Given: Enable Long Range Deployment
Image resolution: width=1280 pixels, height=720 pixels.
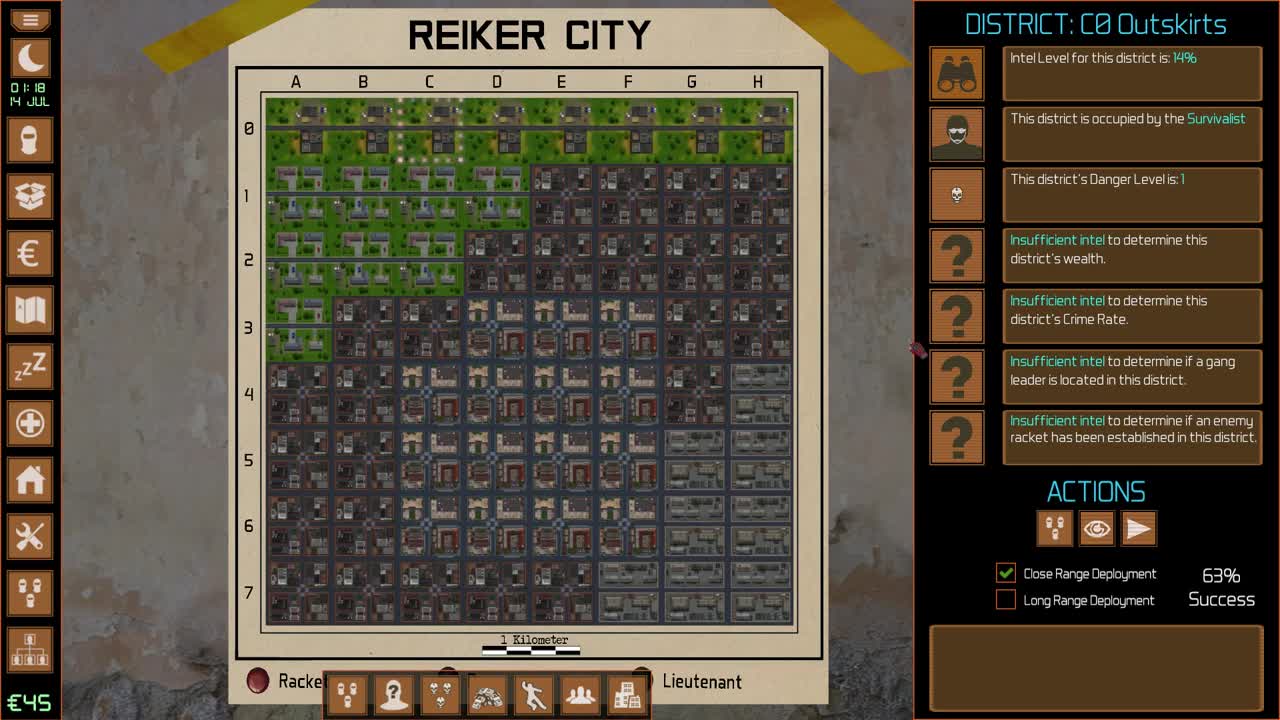Looking at the screenshot, I should pyautogui.click(x=1004, y=600).
